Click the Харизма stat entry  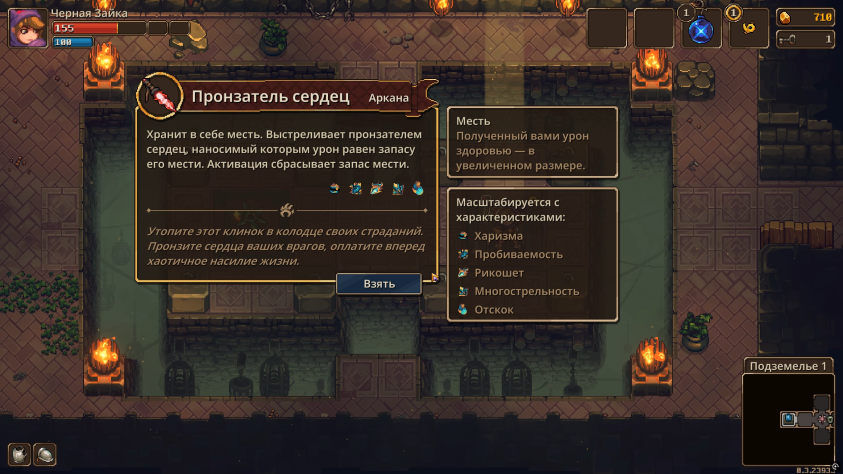pos(497,236)
